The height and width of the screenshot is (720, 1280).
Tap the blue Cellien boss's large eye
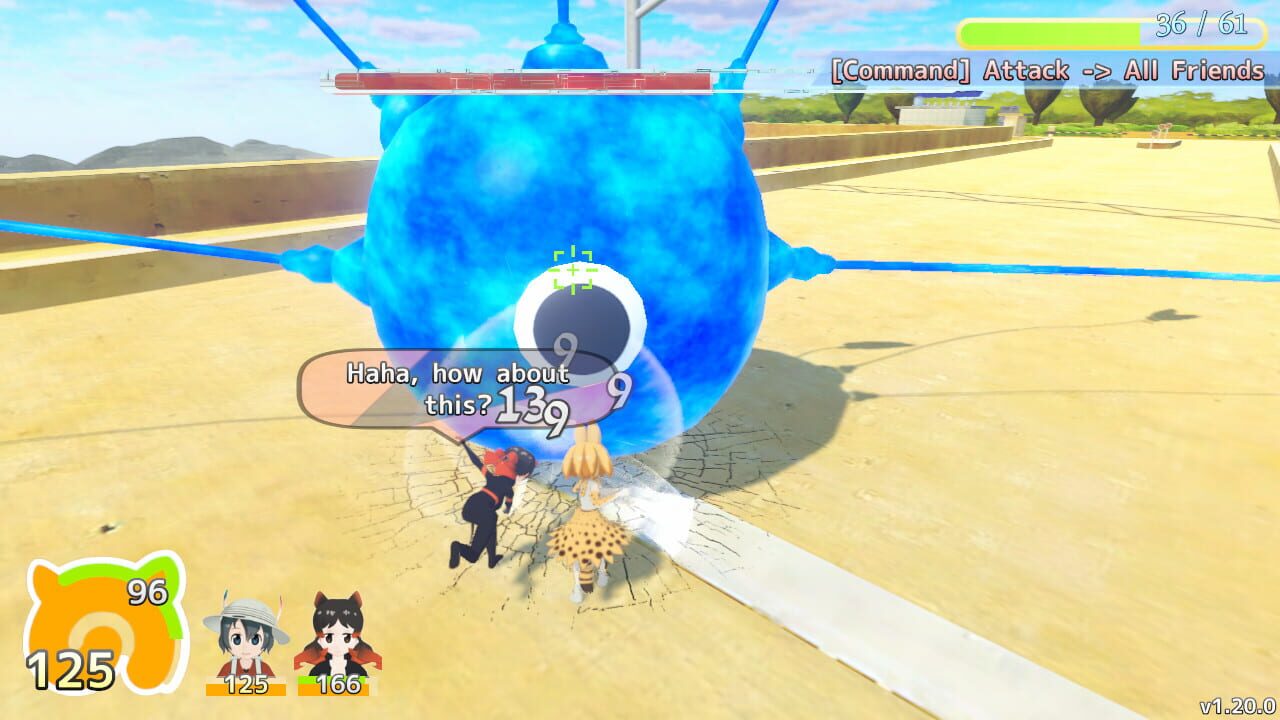[x=580, y=320]
